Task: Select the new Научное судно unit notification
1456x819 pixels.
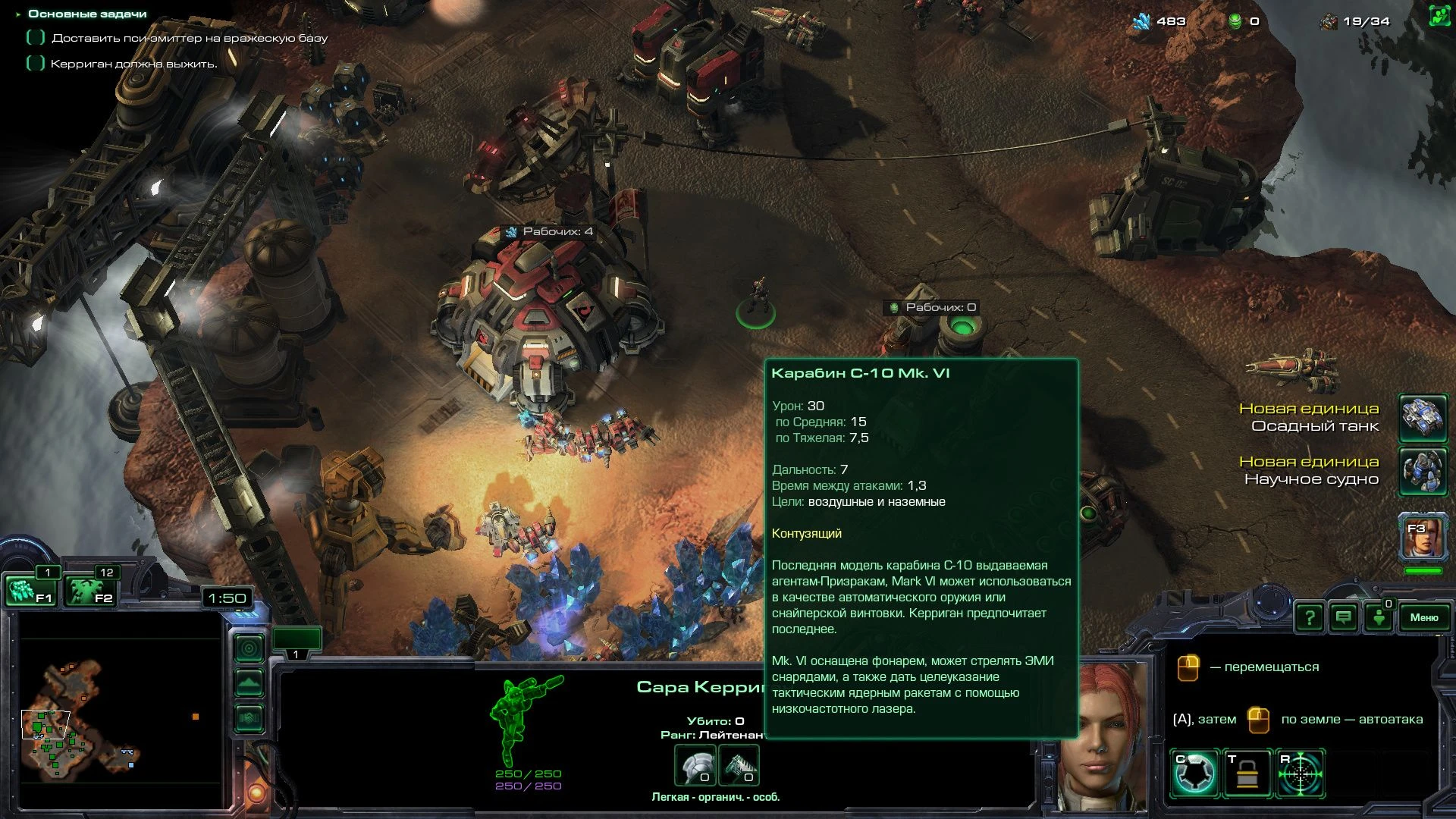Action: [1423, 472]
